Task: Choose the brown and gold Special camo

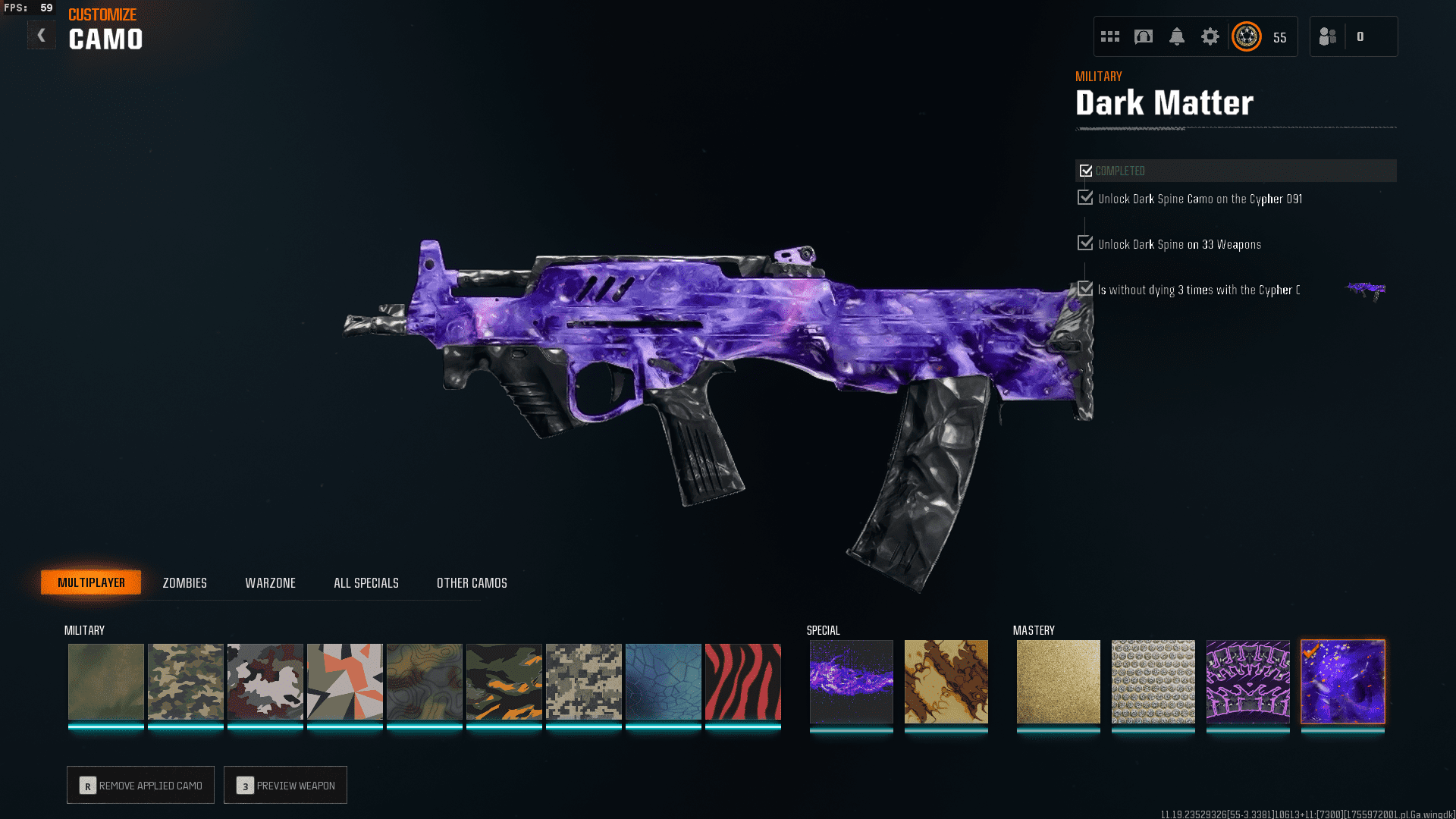Action: pyautogui.click(x=946, y=681)
